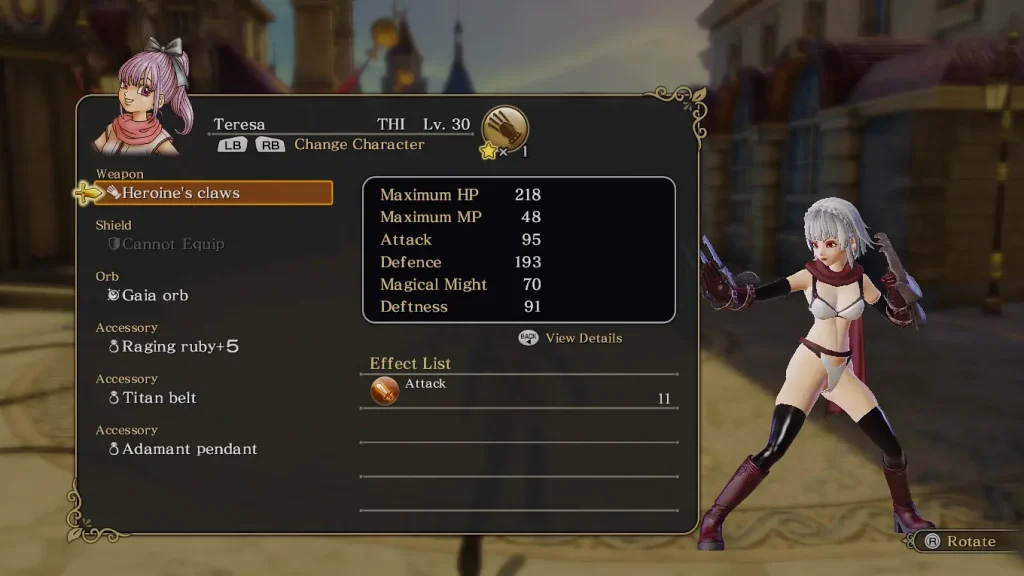Screen dimensions: 1024x576
Task: Click the Change Character label
Action: point(359,144)
